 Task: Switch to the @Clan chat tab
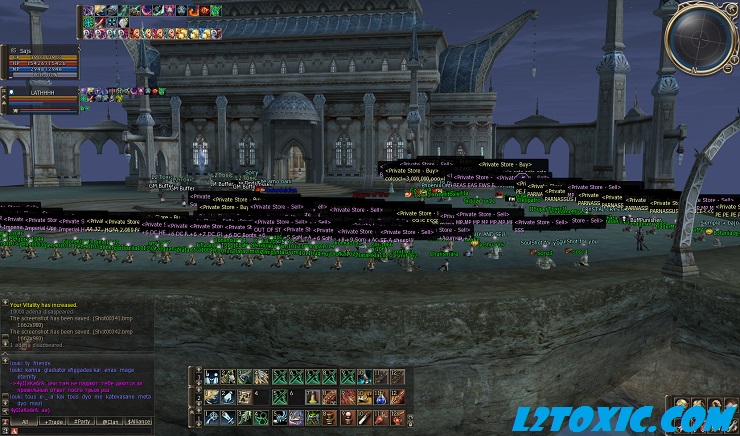pos(110,422)
